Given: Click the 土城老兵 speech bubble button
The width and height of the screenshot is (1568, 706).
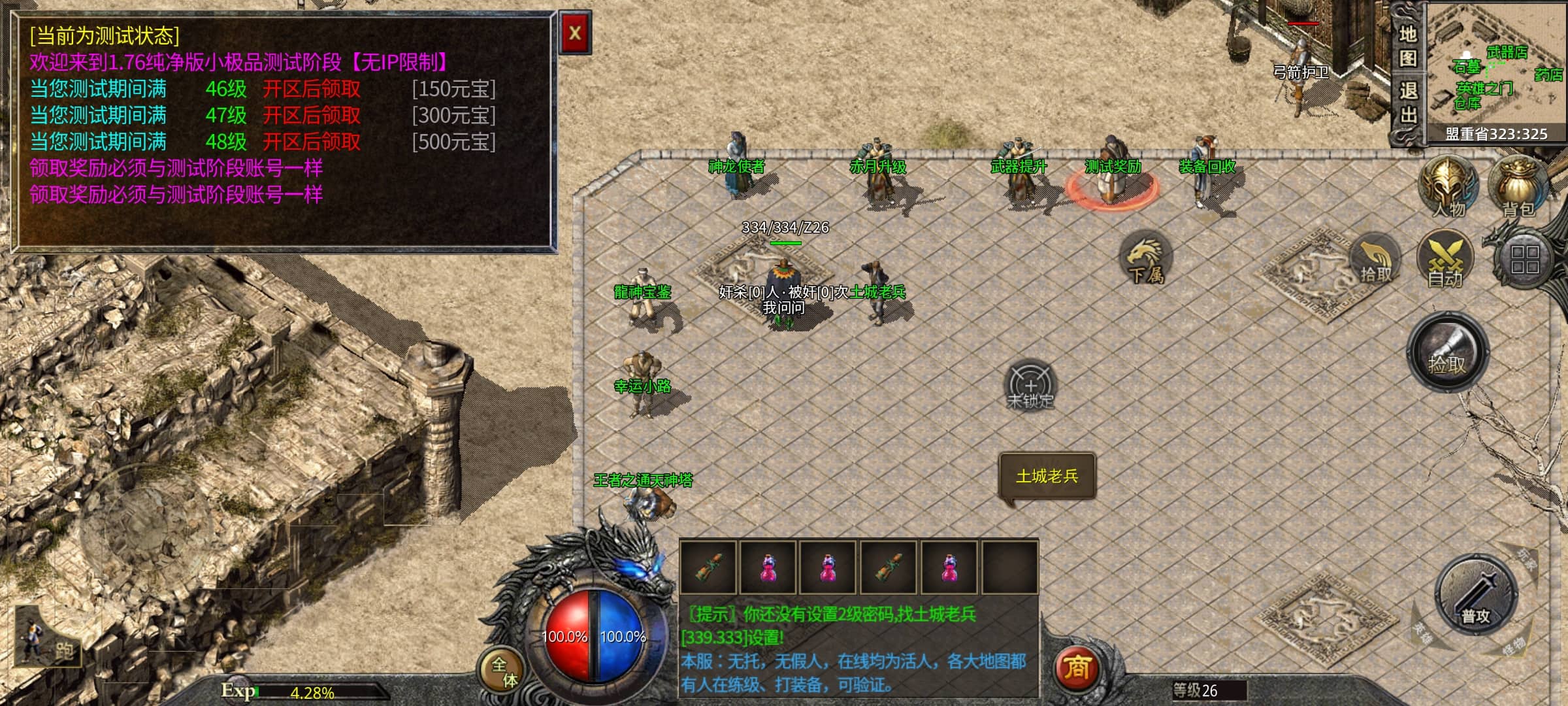Looking at the screenshot, I should point(1047,477).
